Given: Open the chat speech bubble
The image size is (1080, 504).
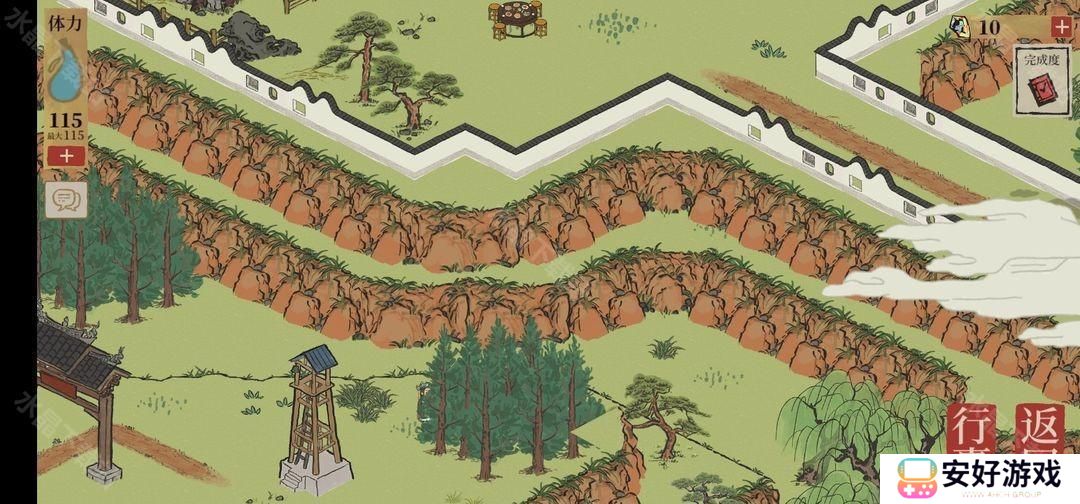Looking at the screenshot, I should [66, 200].
